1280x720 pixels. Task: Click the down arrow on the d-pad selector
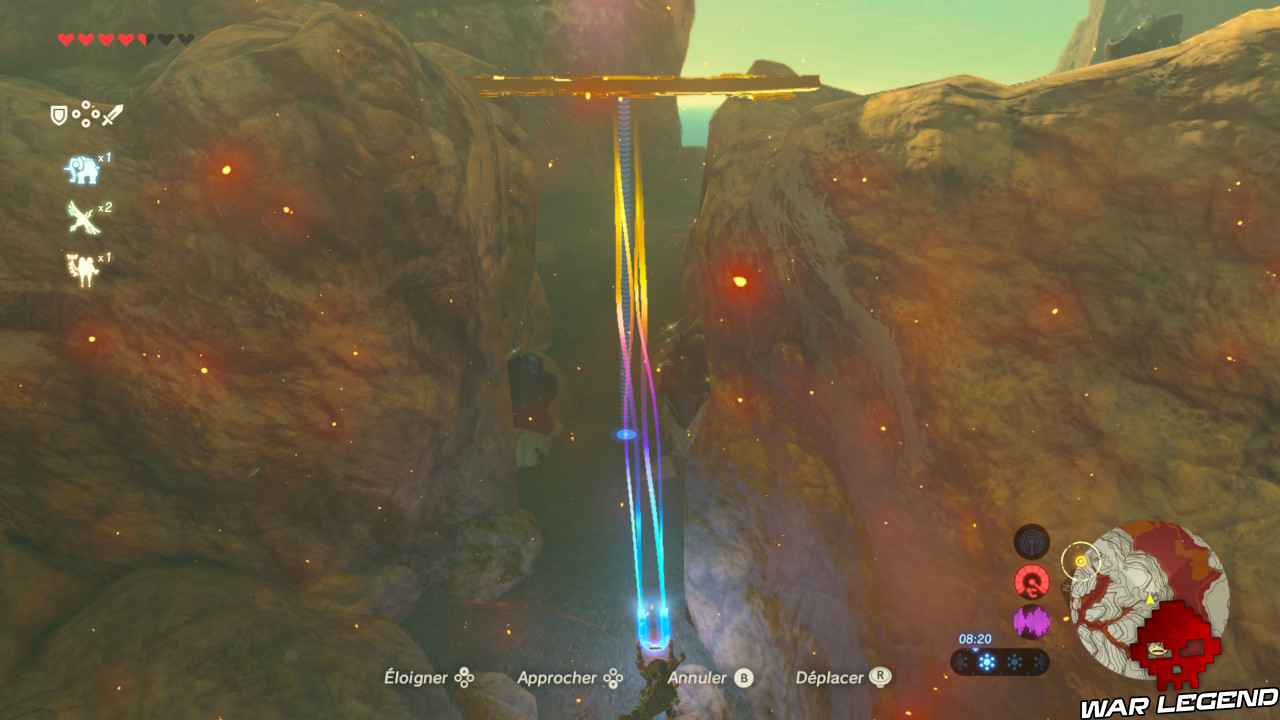pos(85,124)
